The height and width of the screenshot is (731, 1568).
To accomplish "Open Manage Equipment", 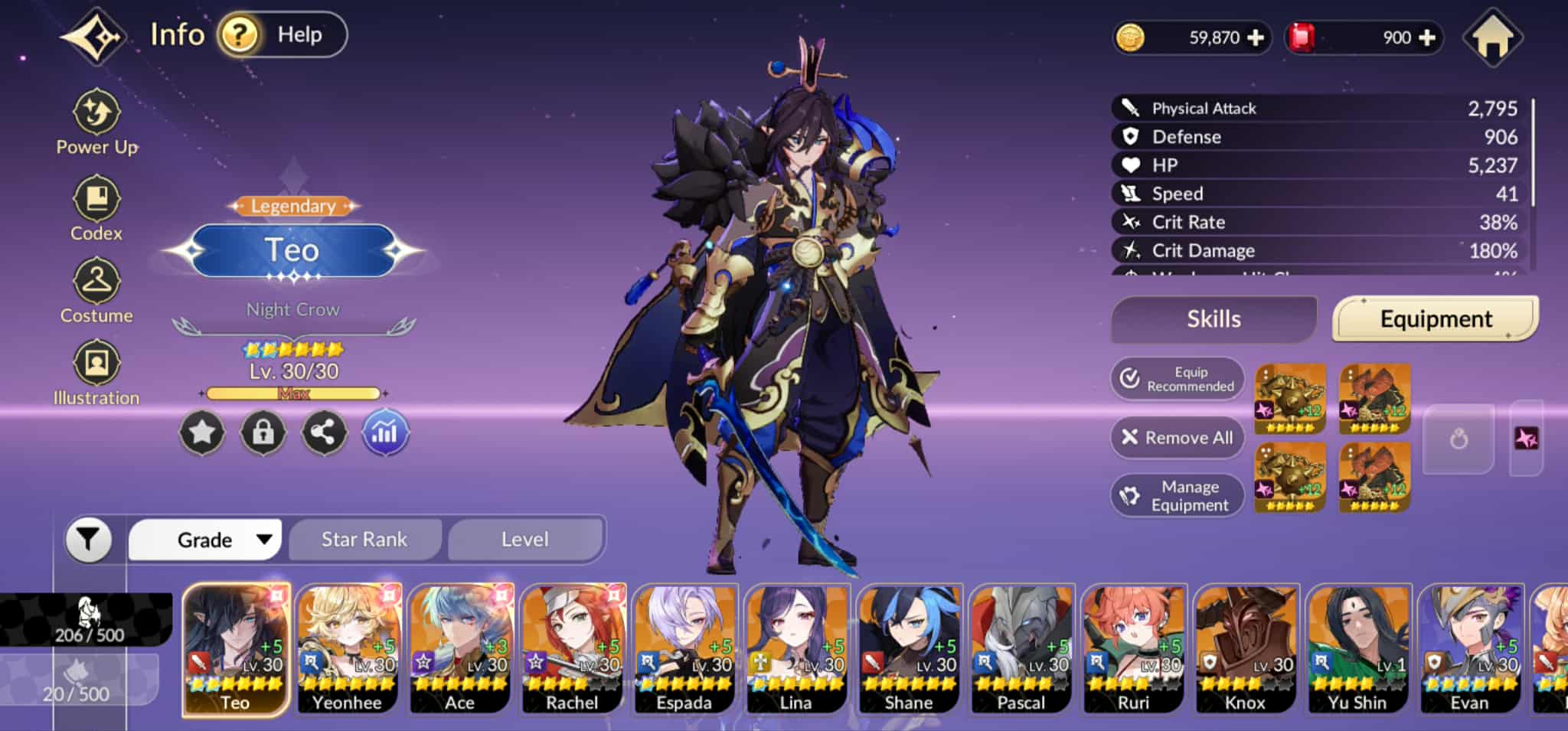I will [x=1178, y=496].
